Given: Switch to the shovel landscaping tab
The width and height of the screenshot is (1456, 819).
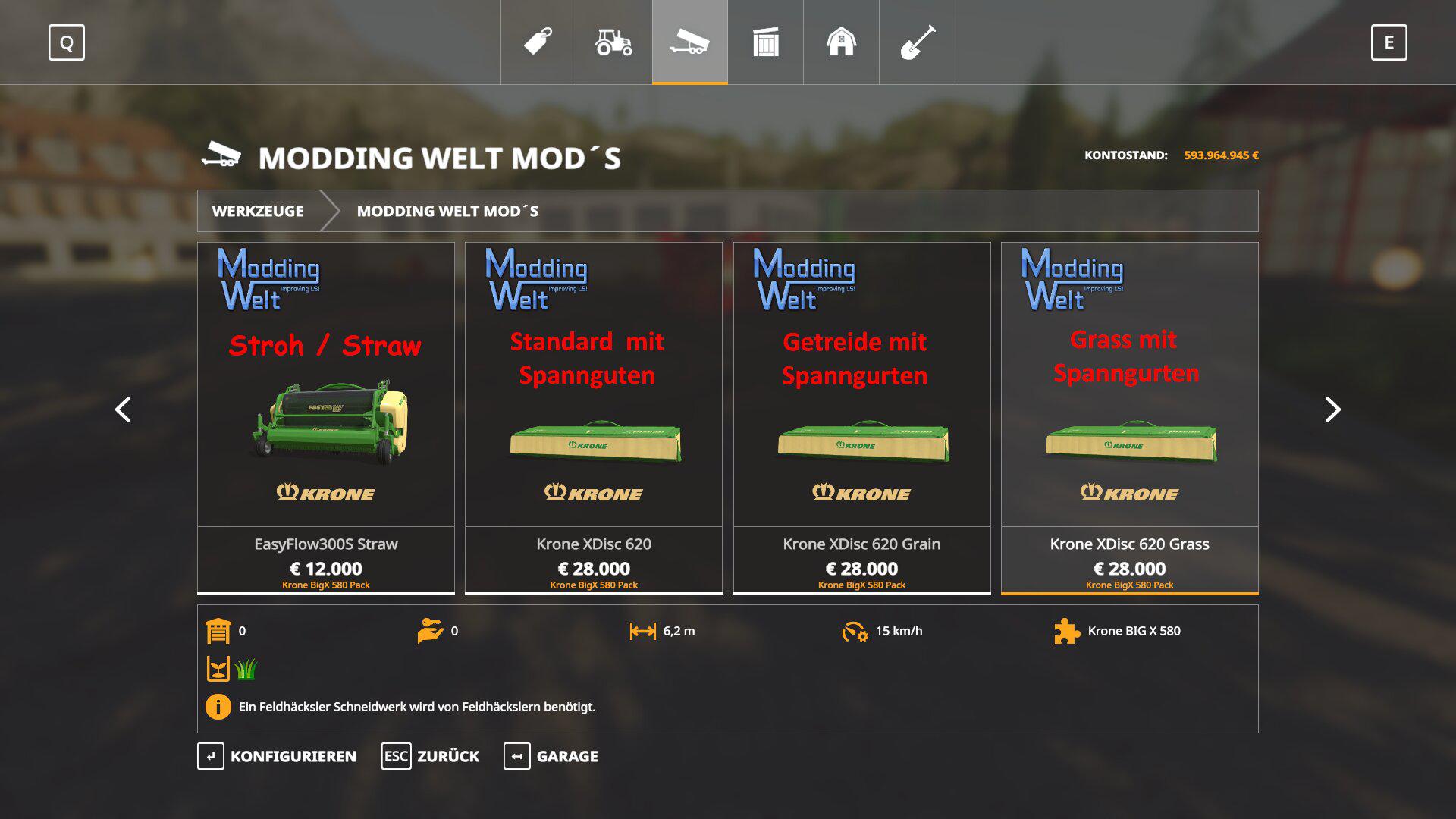Looking at the screenshot, I should (918, 42).
